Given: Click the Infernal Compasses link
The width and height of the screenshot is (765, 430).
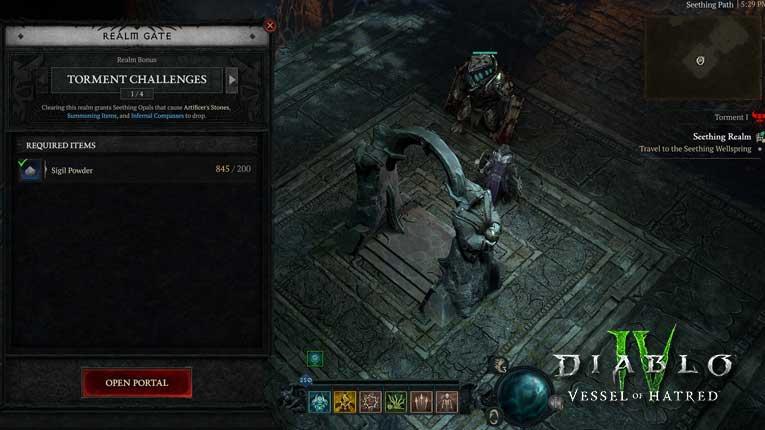Looking at the screenshot, I should 156,116.
